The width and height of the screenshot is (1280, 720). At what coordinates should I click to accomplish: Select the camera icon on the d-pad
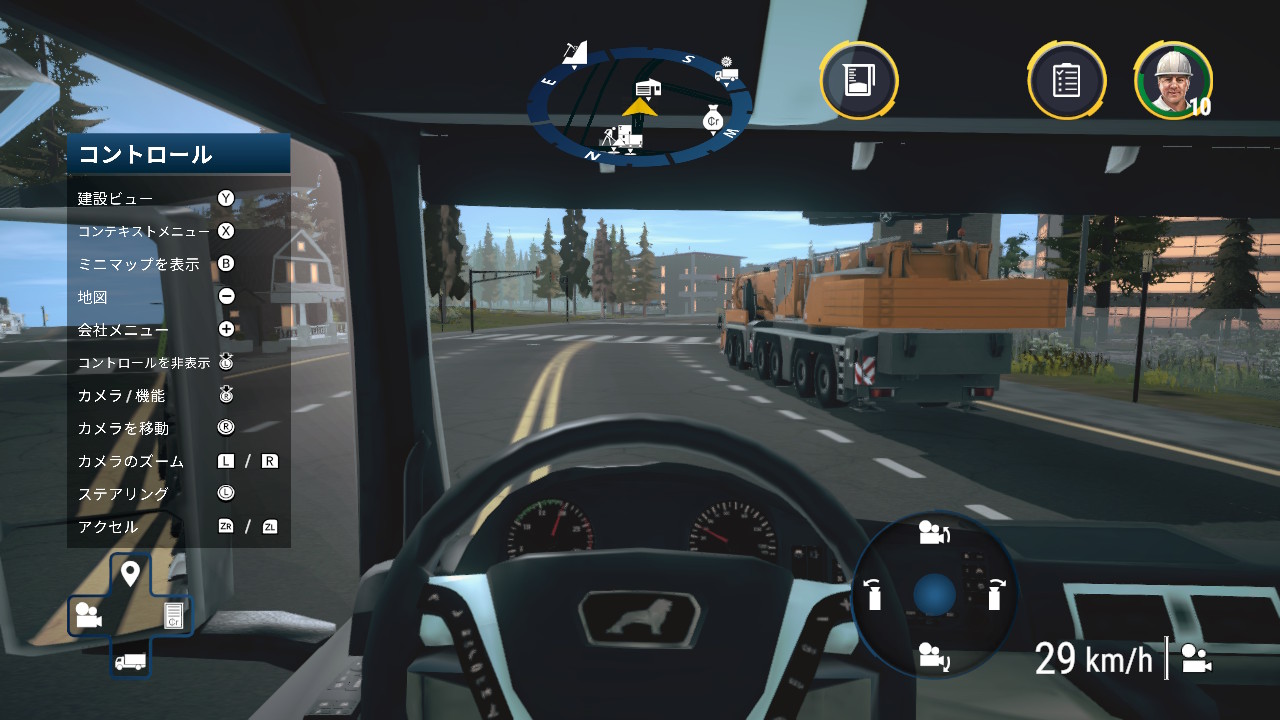88,616
